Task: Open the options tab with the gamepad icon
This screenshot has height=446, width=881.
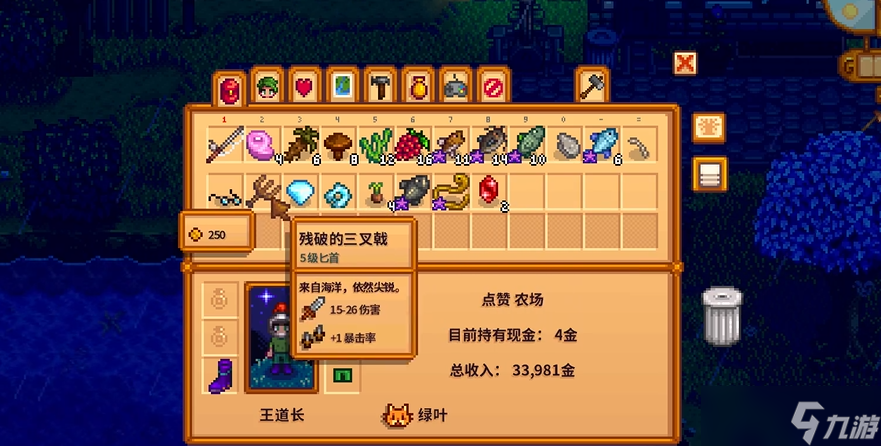Action: [455, 86]
